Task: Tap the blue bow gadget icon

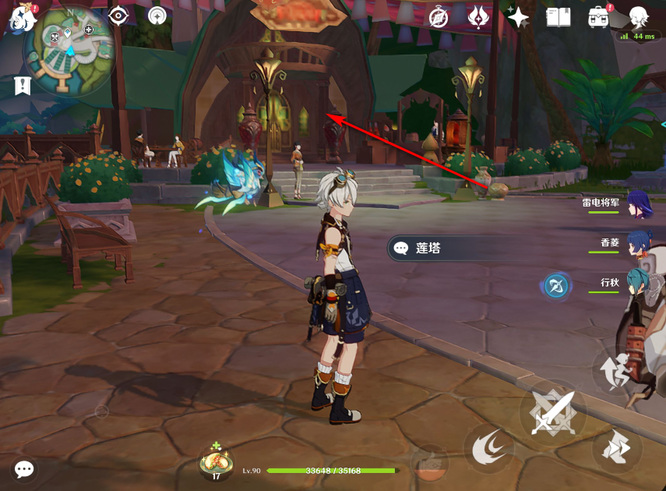Action: coord(556,287)
